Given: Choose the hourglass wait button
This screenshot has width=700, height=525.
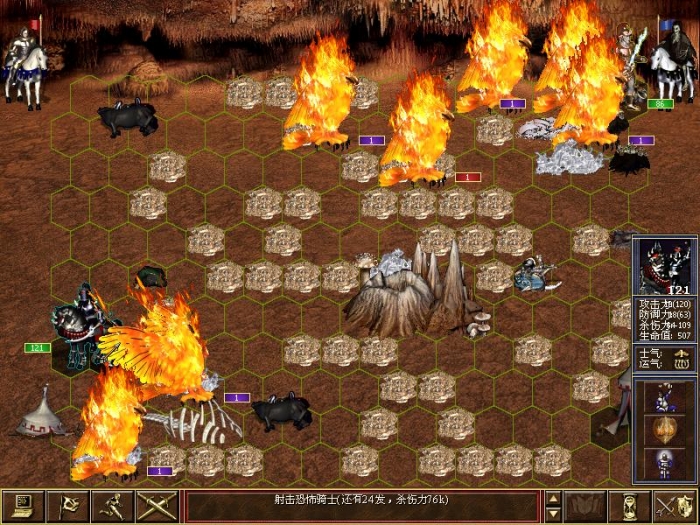Looking at the screenshot, I should pos(630,504).
